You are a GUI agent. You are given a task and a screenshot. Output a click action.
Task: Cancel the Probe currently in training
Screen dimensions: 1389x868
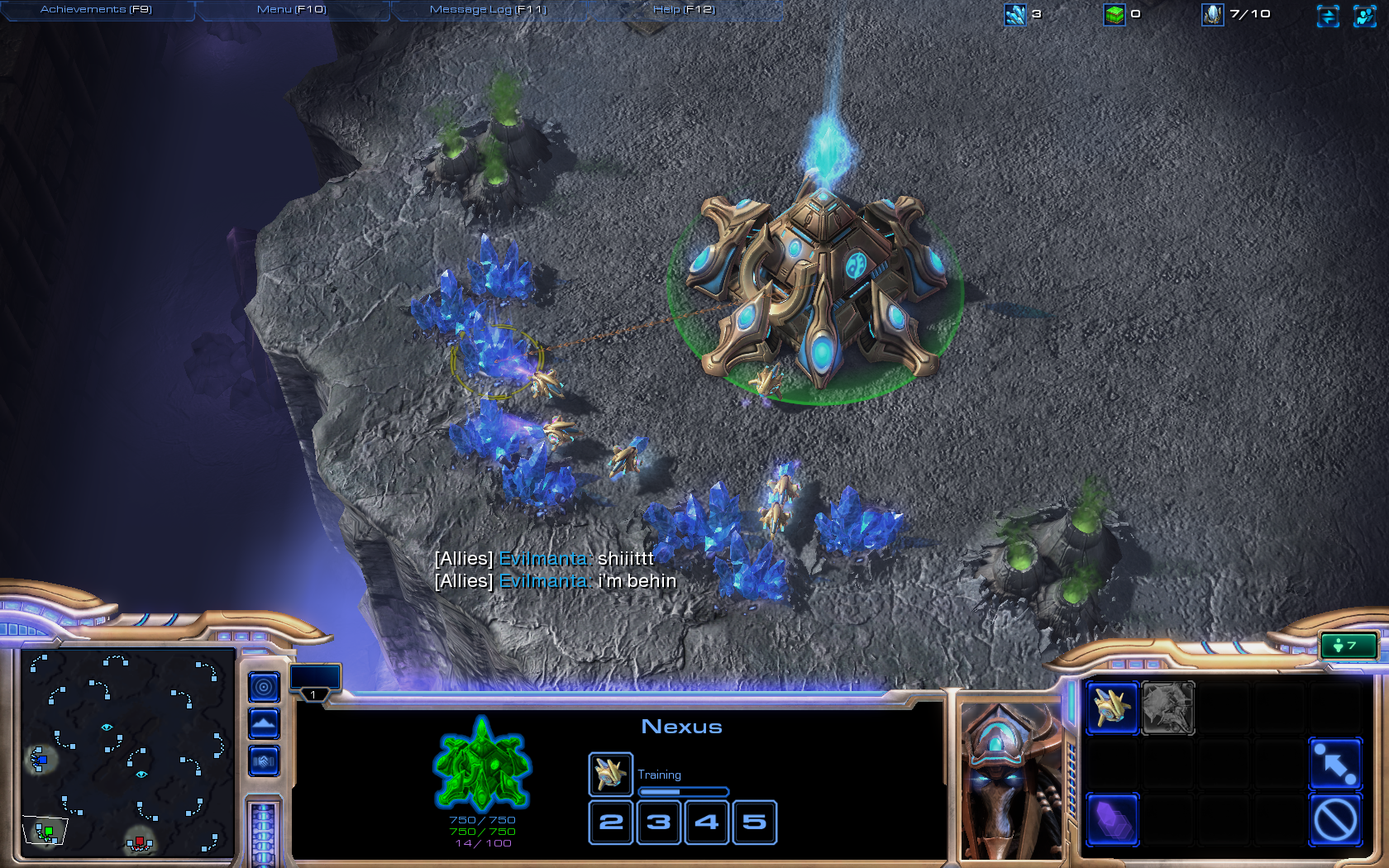(610, 774)
